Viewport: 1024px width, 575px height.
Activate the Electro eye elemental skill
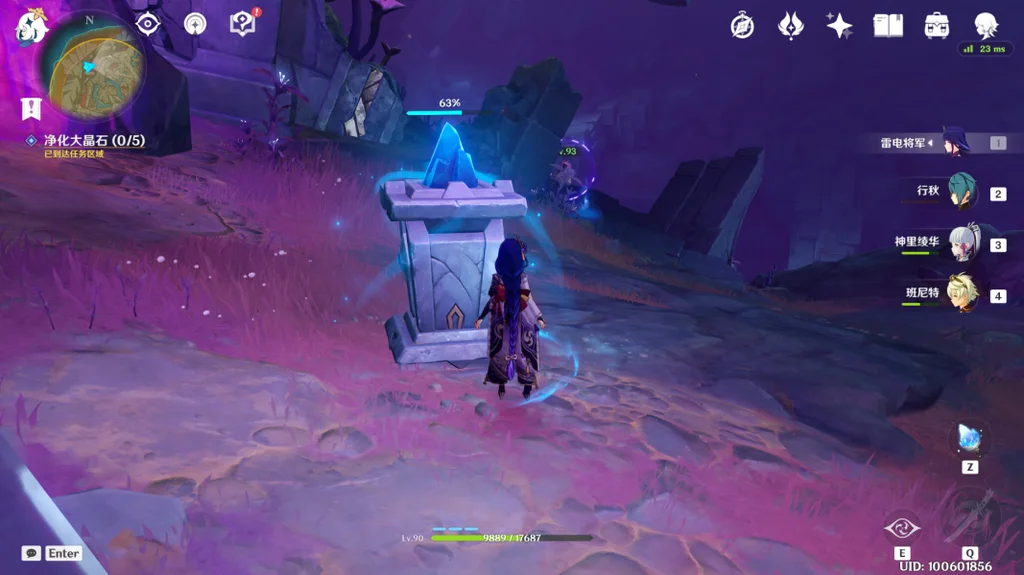[902, 528]
